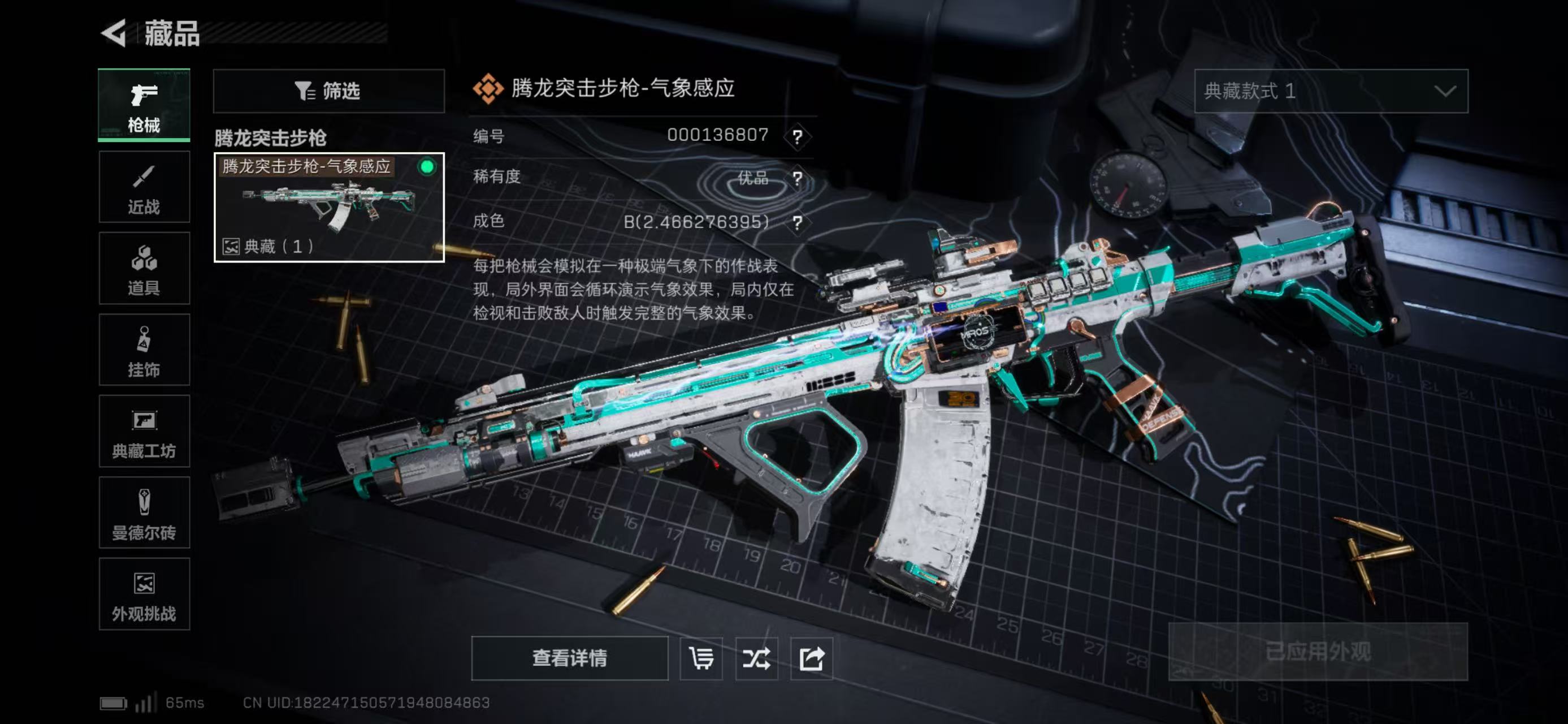Switch to the 枪械 firearms tab

click(144, 105)
